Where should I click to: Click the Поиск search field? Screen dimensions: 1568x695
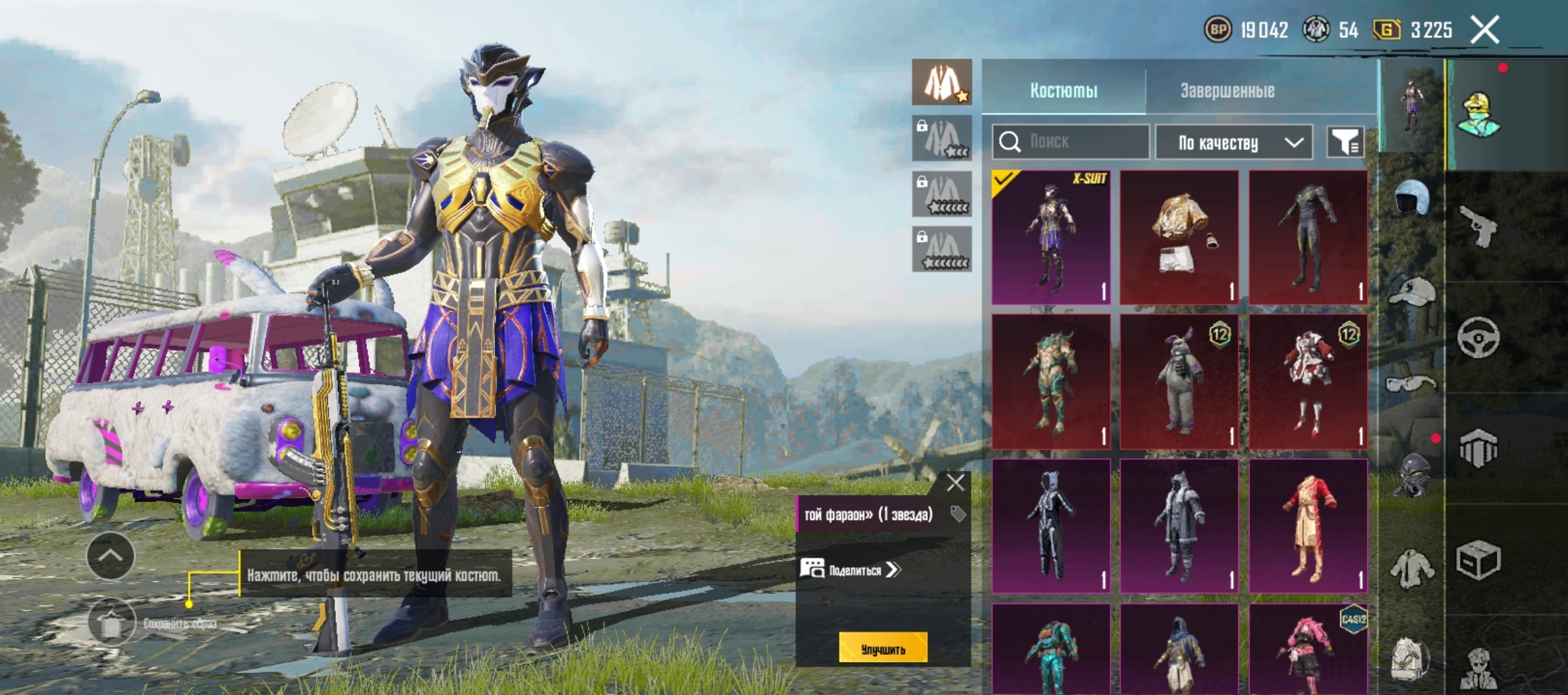pos(1071,142)
